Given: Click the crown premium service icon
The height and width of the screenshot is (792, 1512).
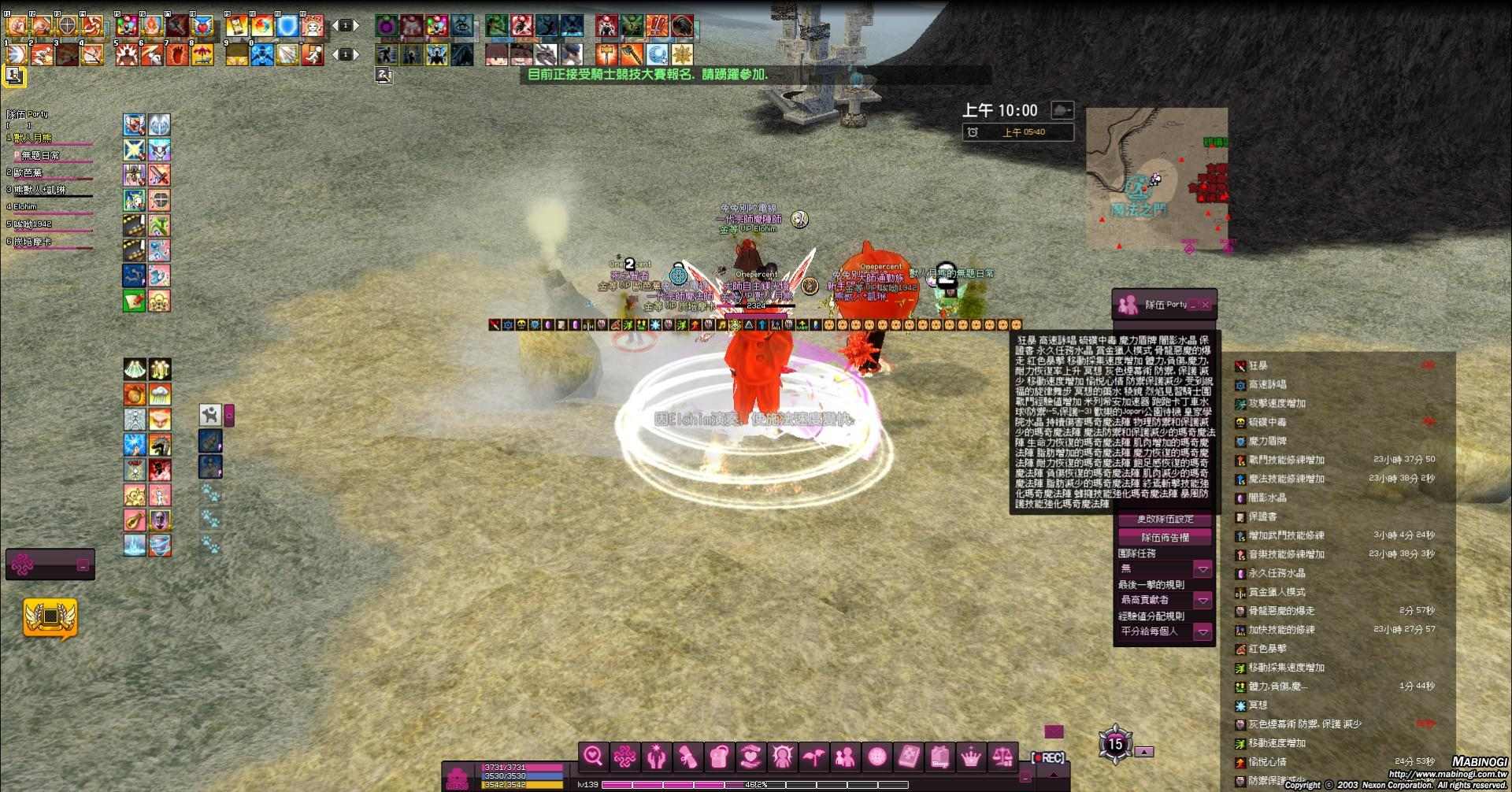Looking at the screenshot, I should [x=971, y=757].
